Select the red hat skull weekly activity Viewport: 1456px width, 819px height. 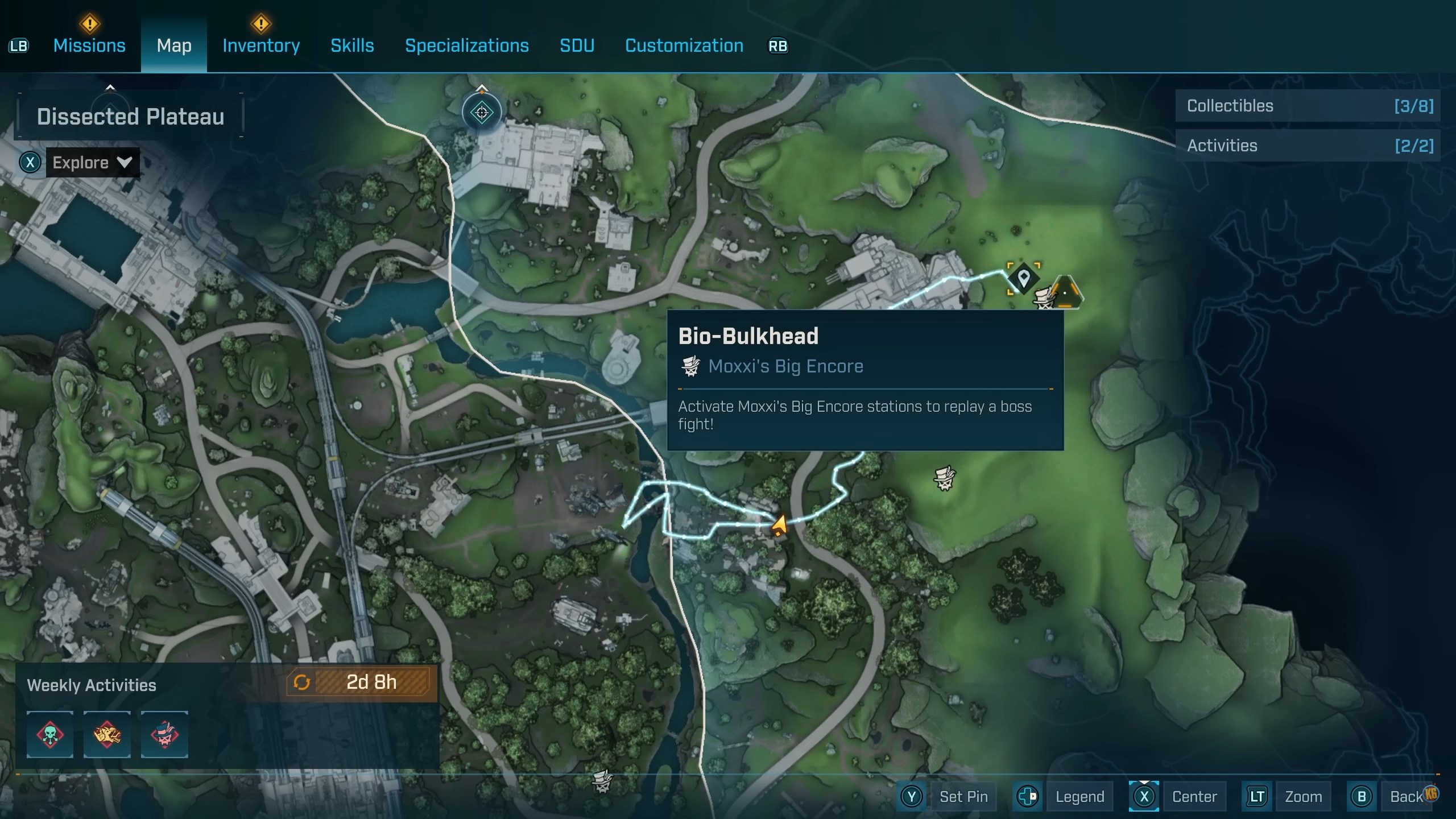tap(164, 734)
